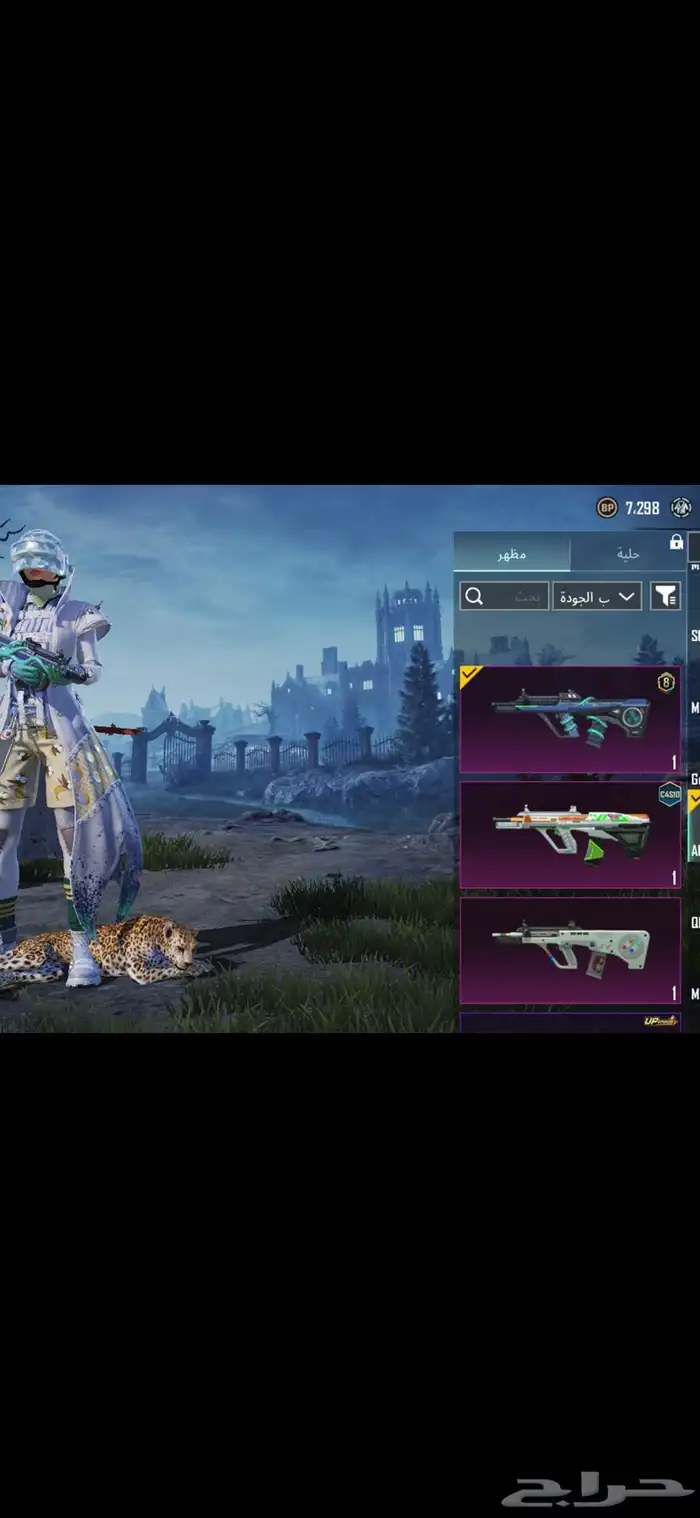Image resolution: width=700 pixels, height=1518 pixels.
Task: Open the الجودة quality sort dropdown
Action: pos(597,596)
